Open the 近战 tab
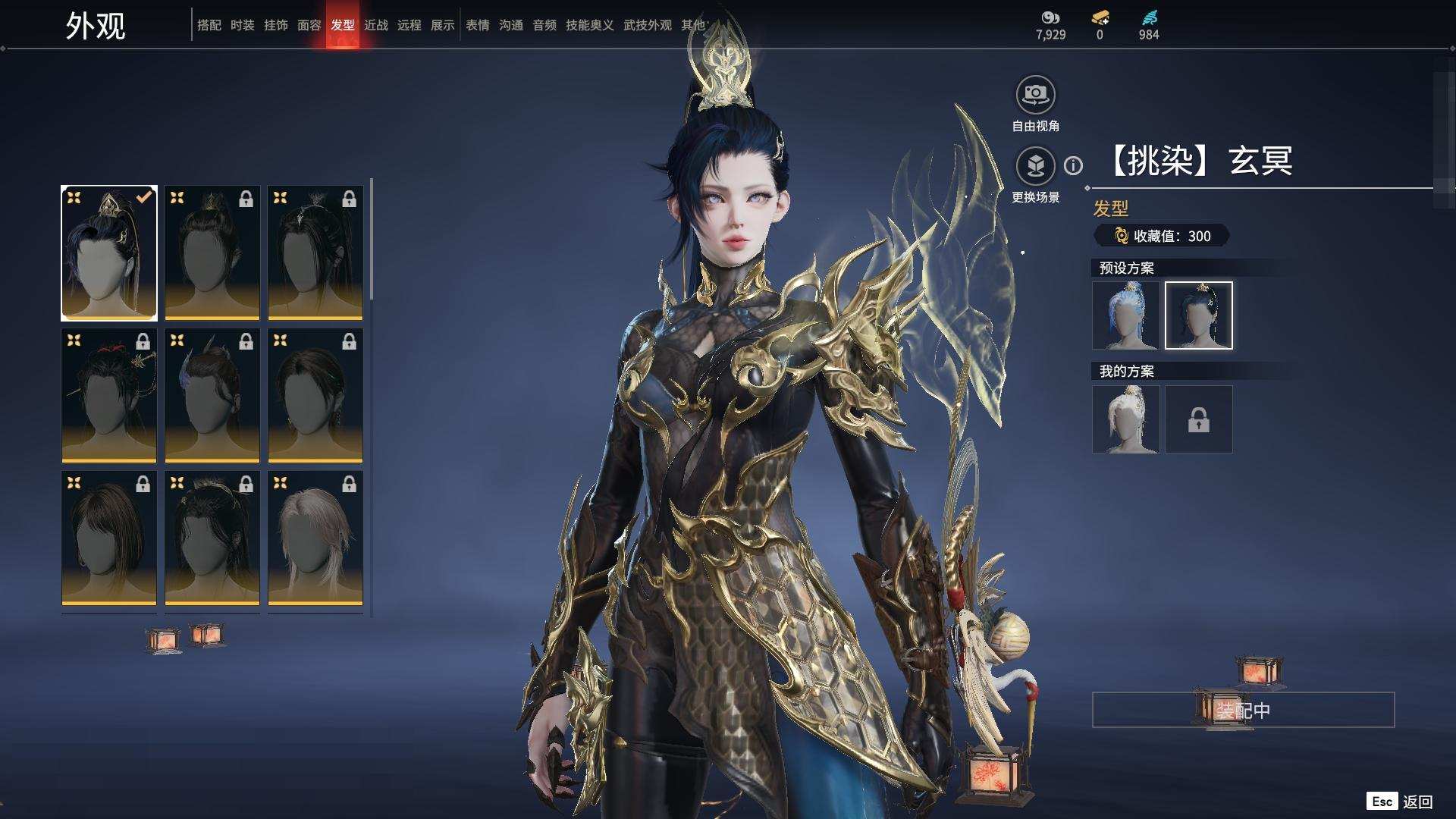Image resolution: width=1456 pixels, height=819 pixels. click(375, 25)
